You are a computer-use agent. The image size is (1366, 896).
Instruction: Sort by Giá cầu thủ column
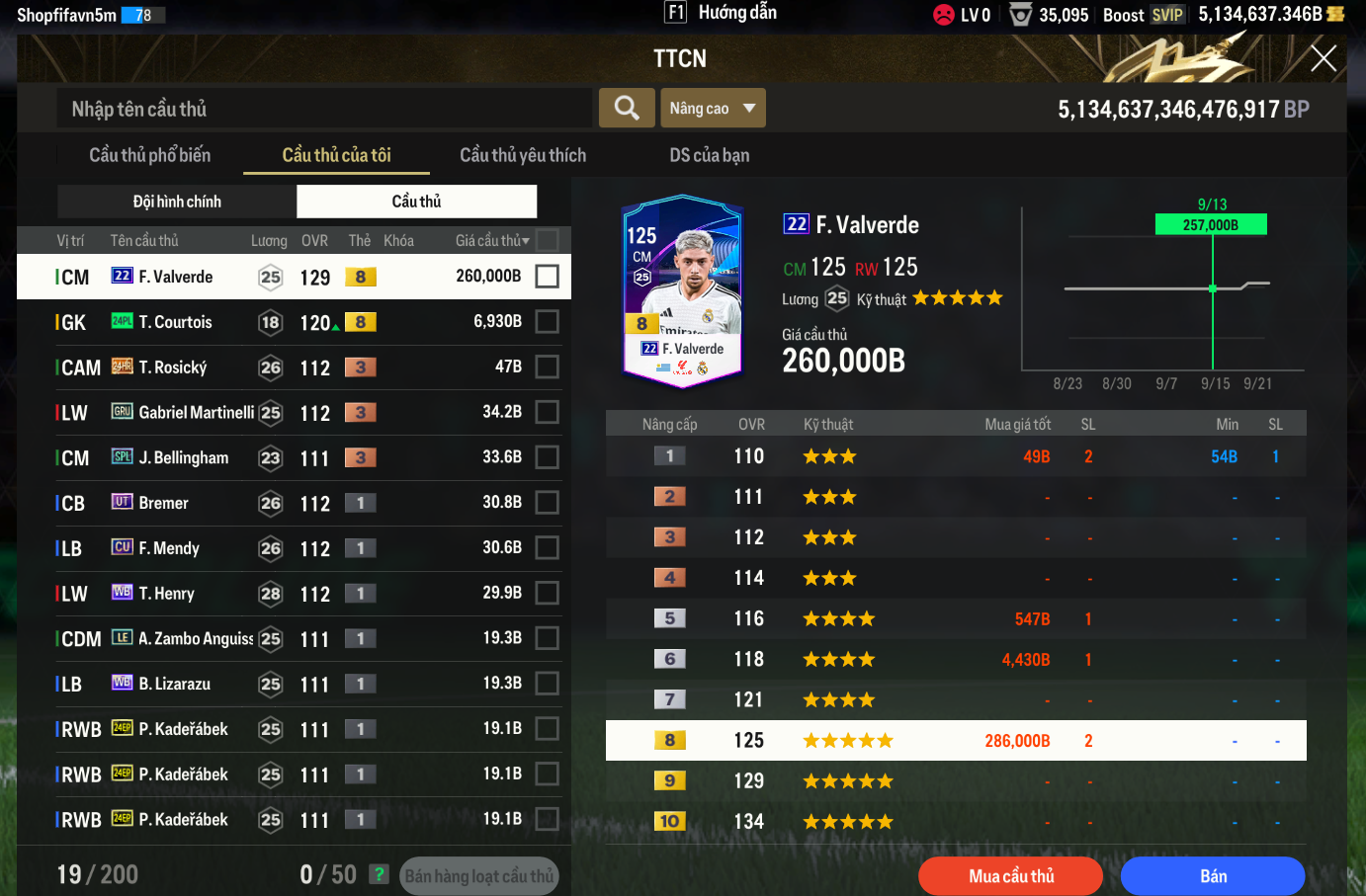[x=491, y=240]
